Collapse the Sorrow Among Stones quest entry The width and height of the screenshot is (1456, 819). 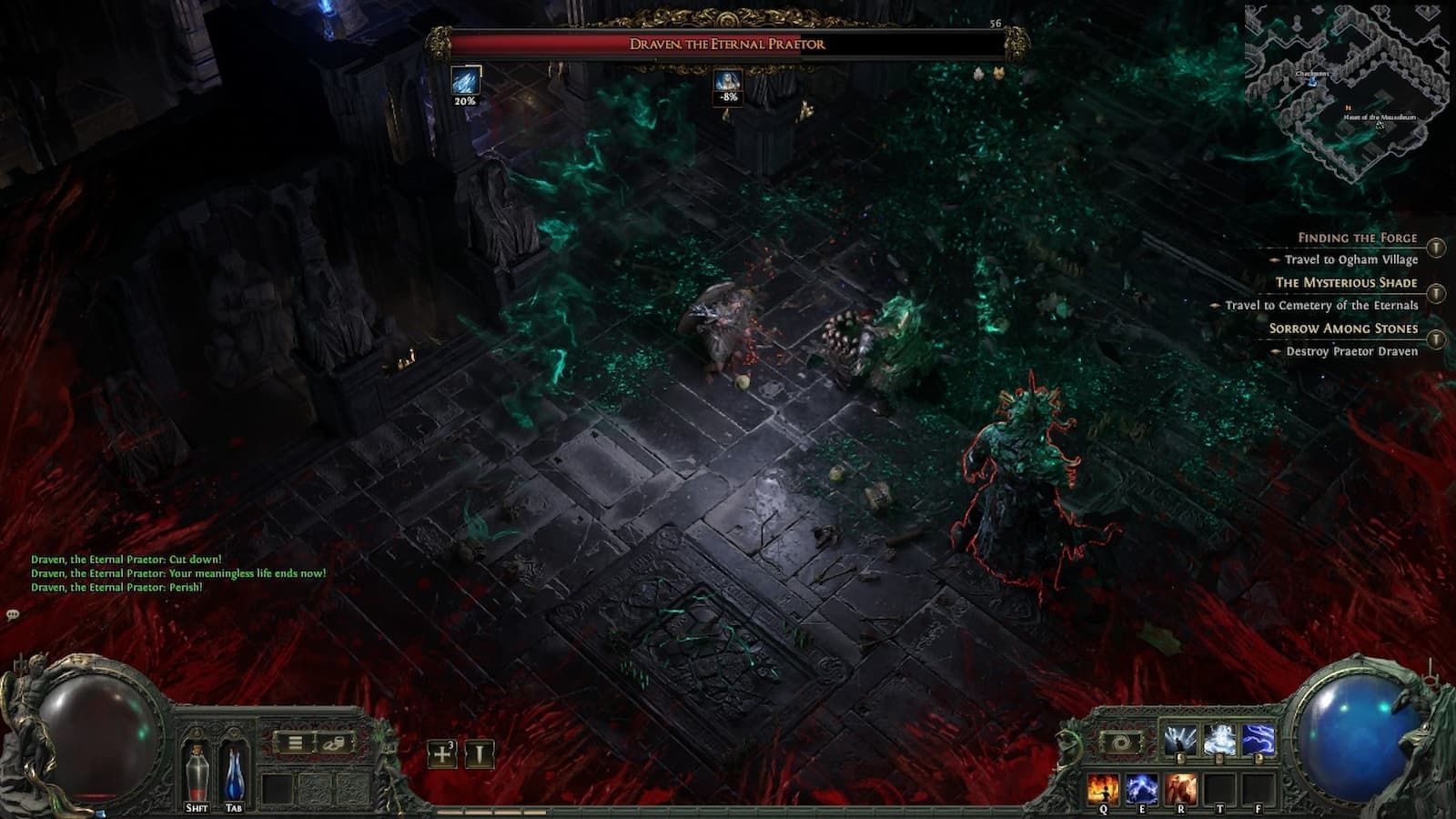click(x=1436, y=338)
